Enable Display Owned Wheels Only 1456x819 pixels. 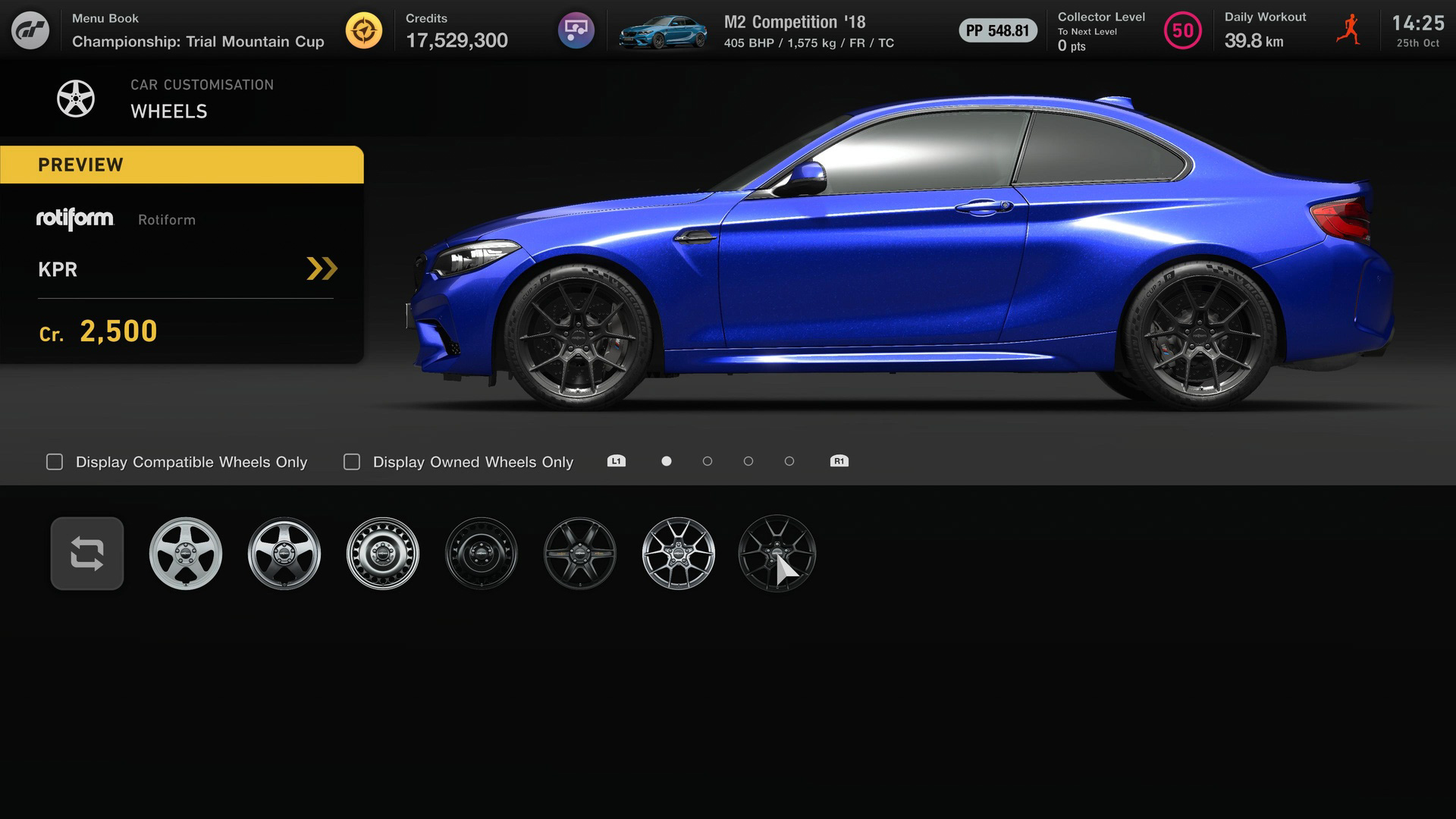[x=351, y=461]
